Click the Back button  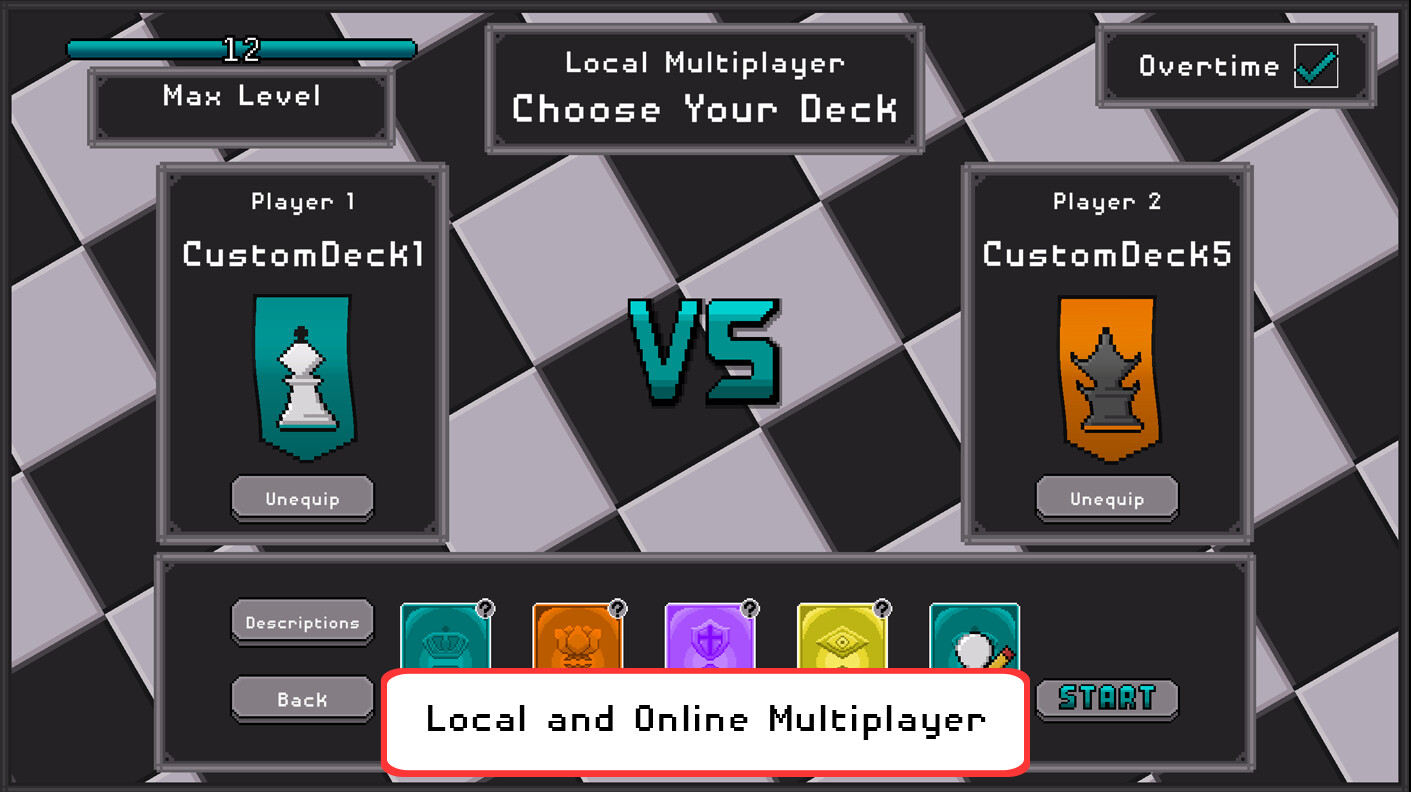click(302, 698)
